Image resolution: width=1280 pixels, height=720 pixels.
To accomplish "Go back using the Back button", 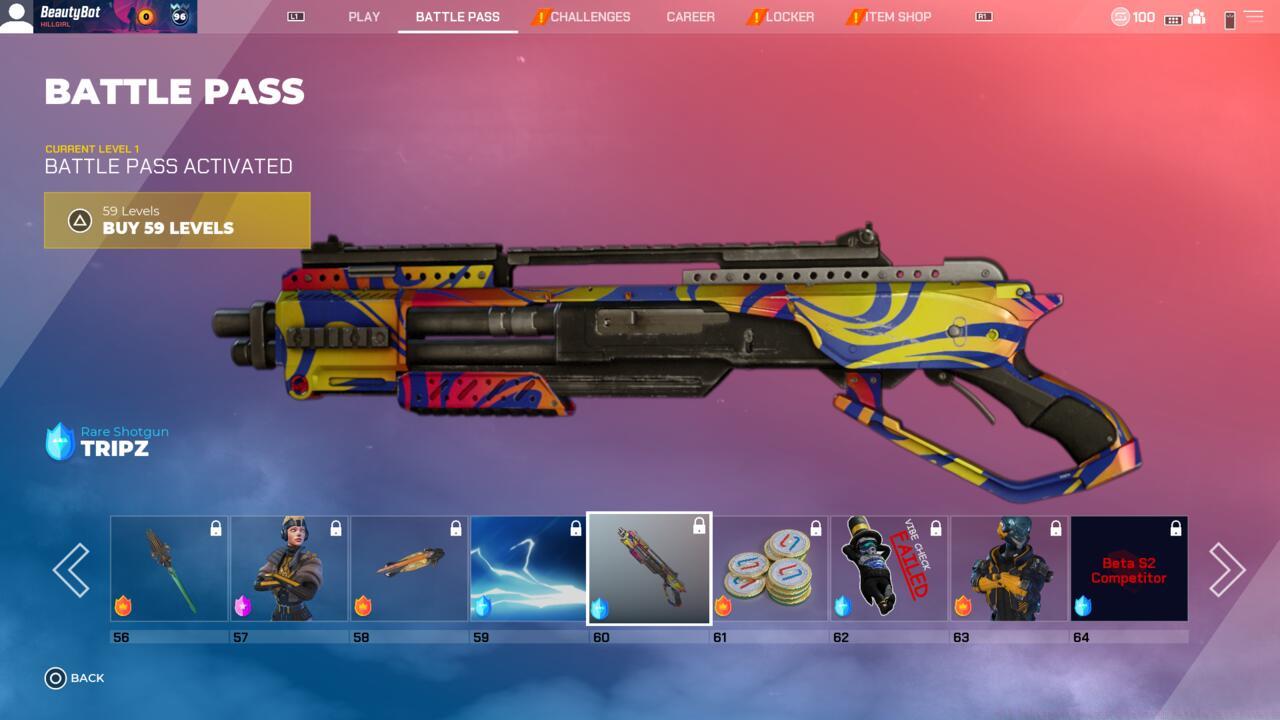I will [x=75, y=678].
